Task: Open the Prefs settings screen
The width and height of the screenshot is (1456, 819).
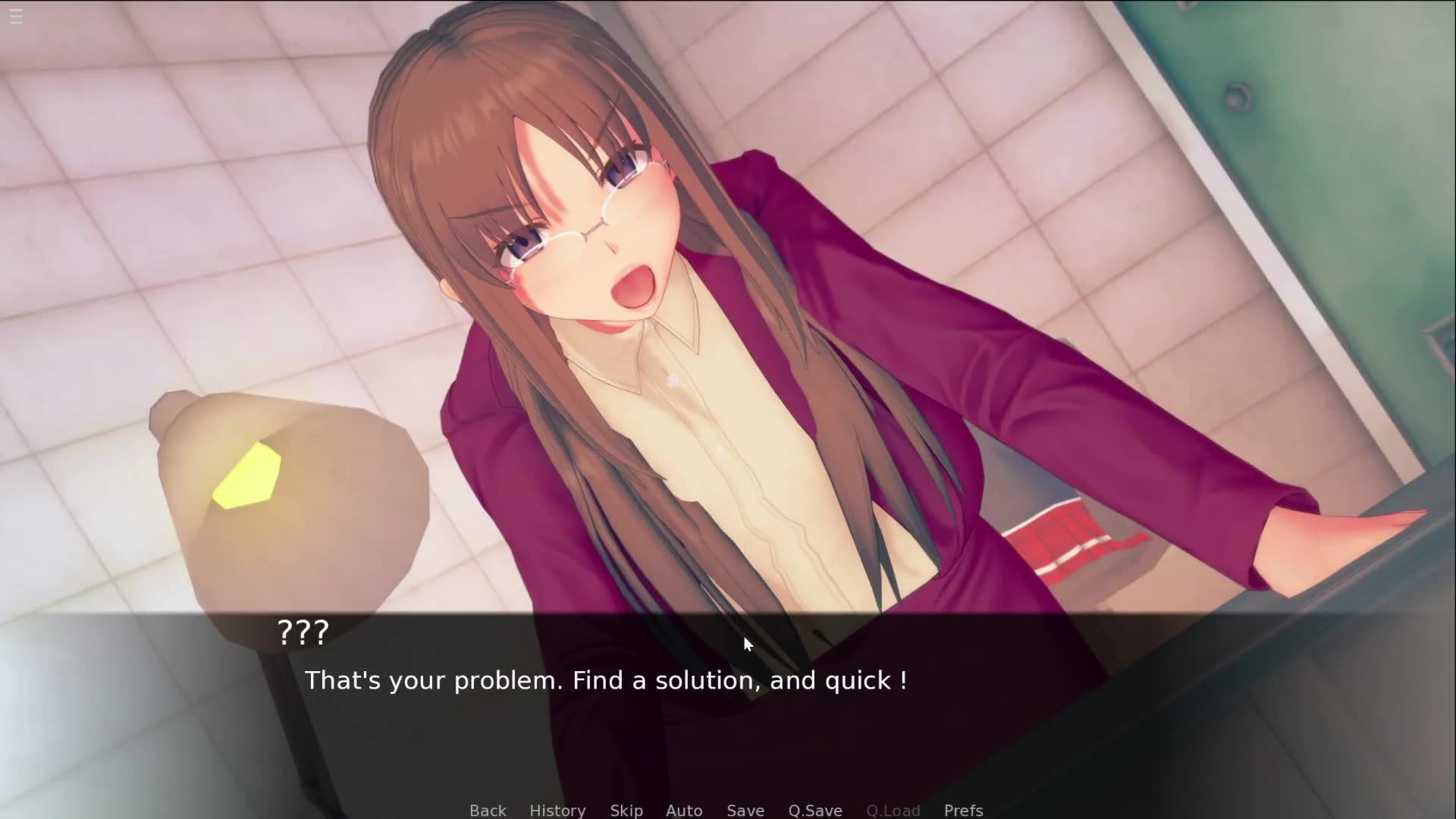Action: point(964,810)
